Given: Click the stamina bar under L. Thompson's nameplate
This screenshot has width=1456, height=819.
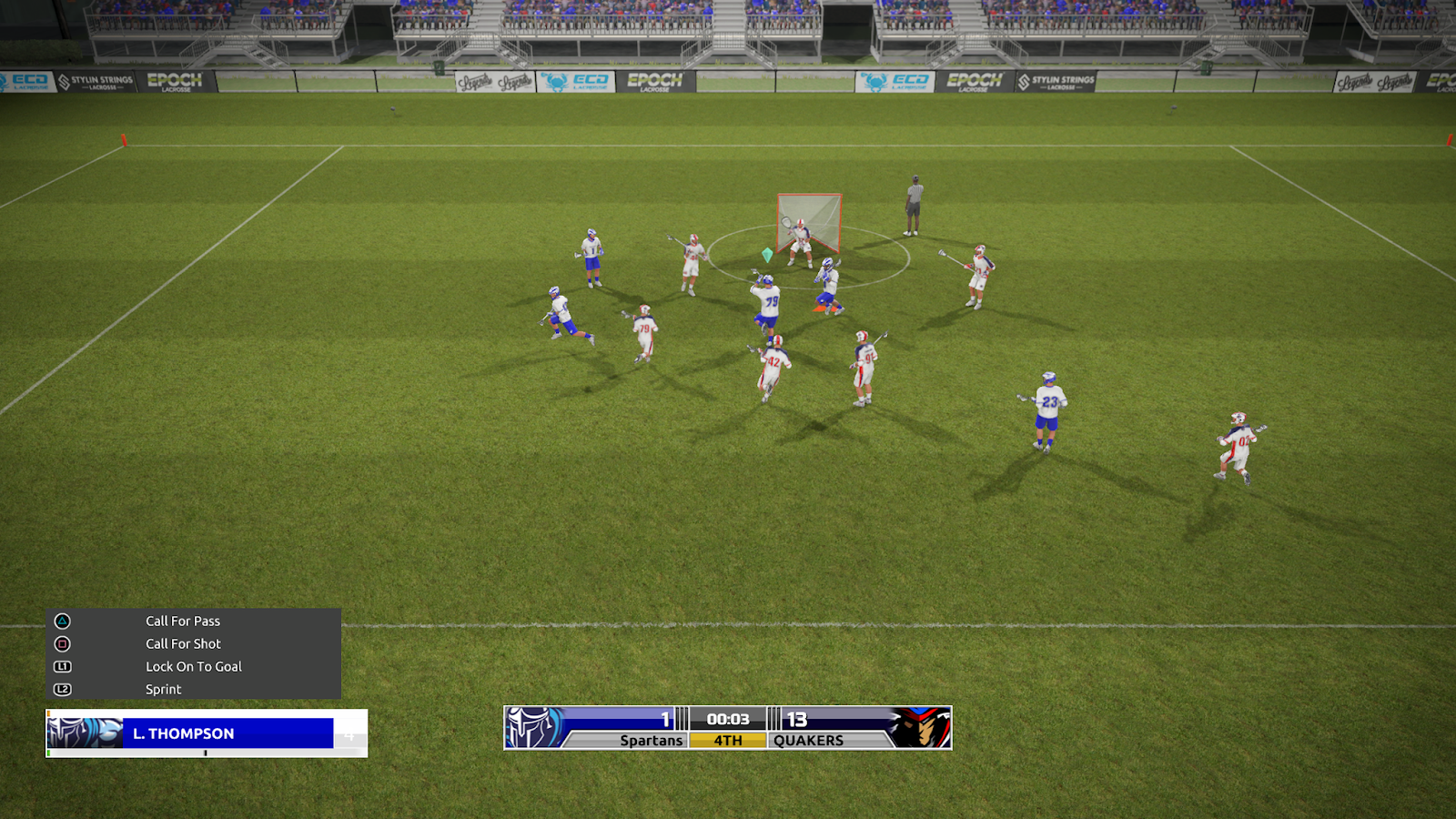Looking at the screenshot, I should 205,753.
